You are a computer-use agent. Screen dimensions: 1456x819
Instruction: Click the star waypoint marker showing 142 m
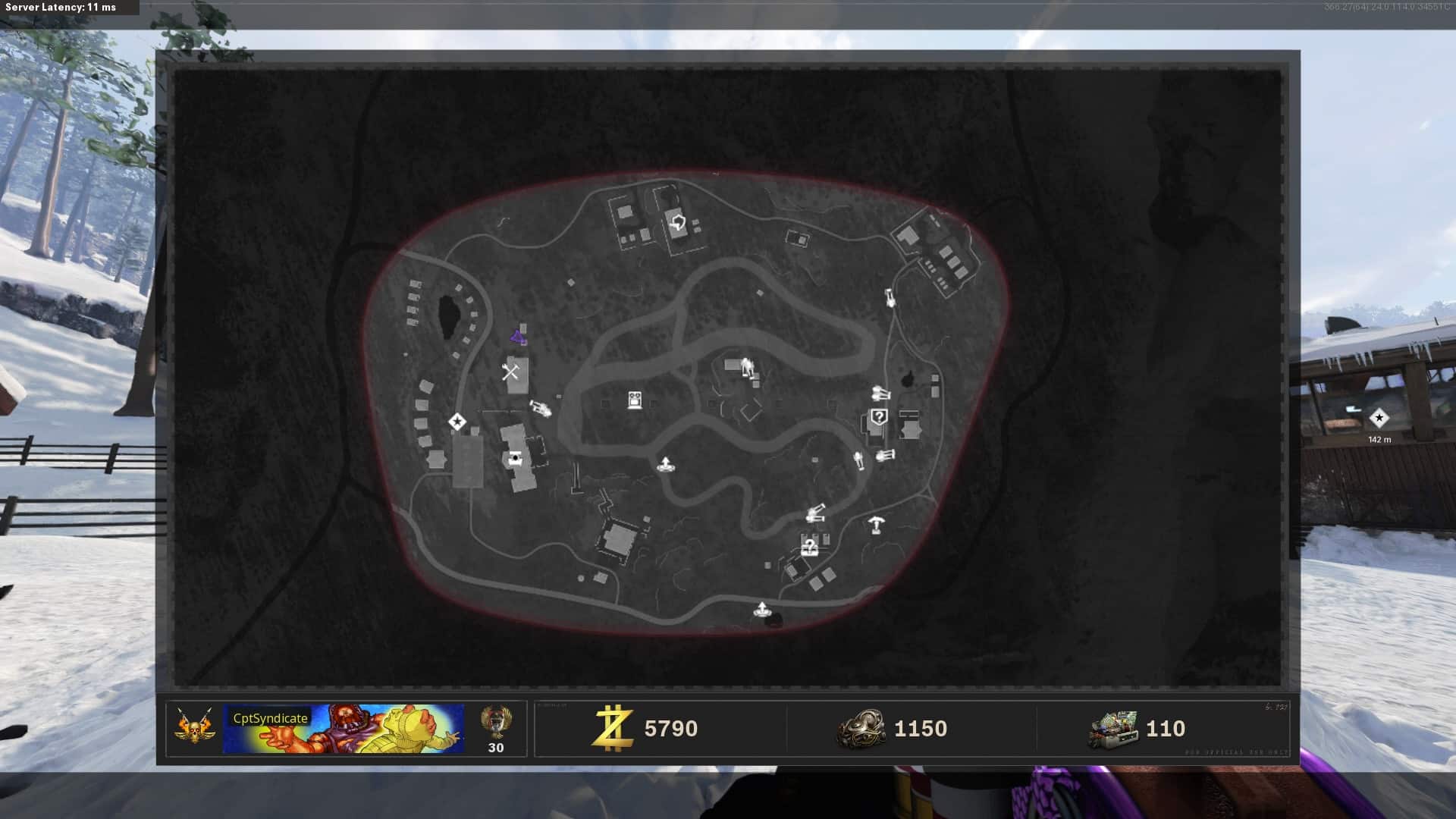pos(1379,418)
